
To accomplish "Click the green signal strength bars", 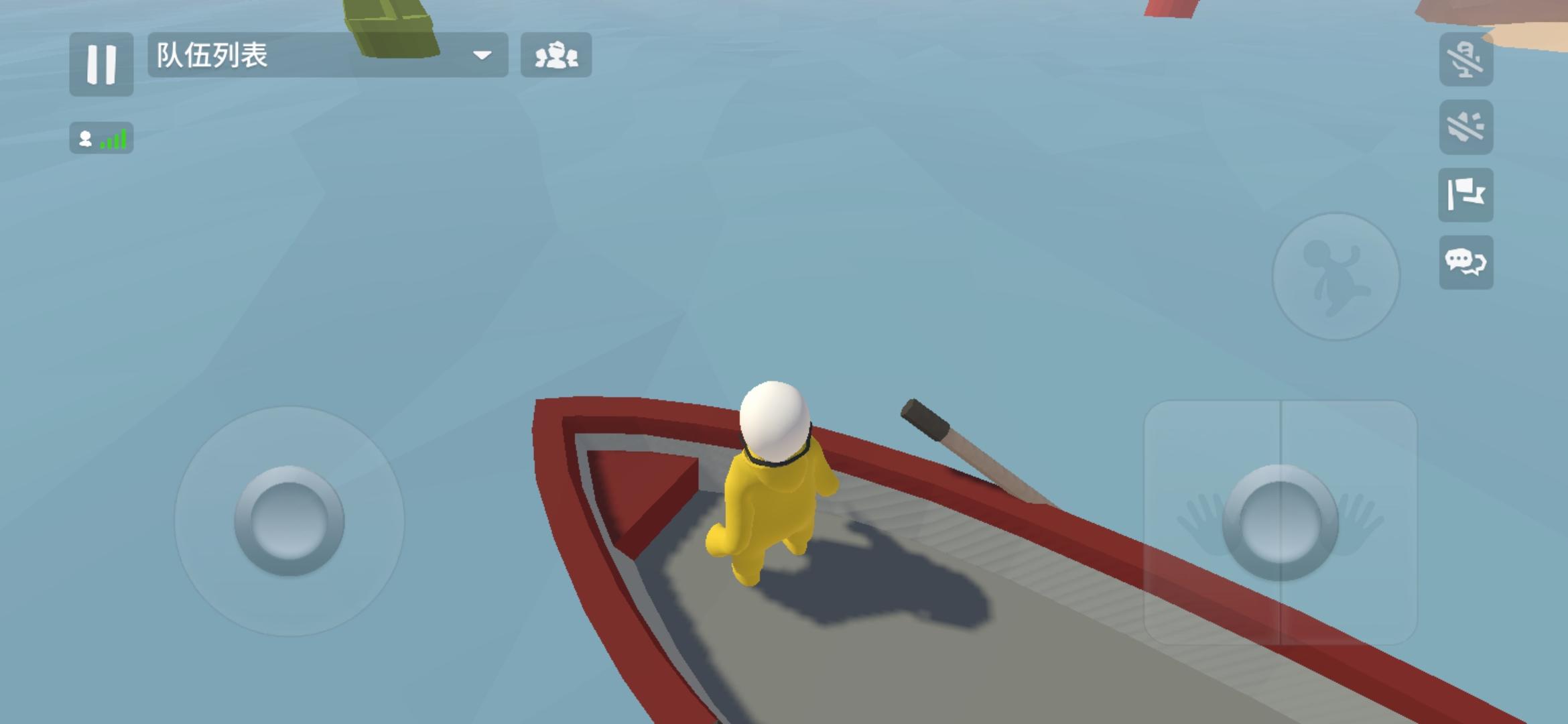I will pos(111,139).
